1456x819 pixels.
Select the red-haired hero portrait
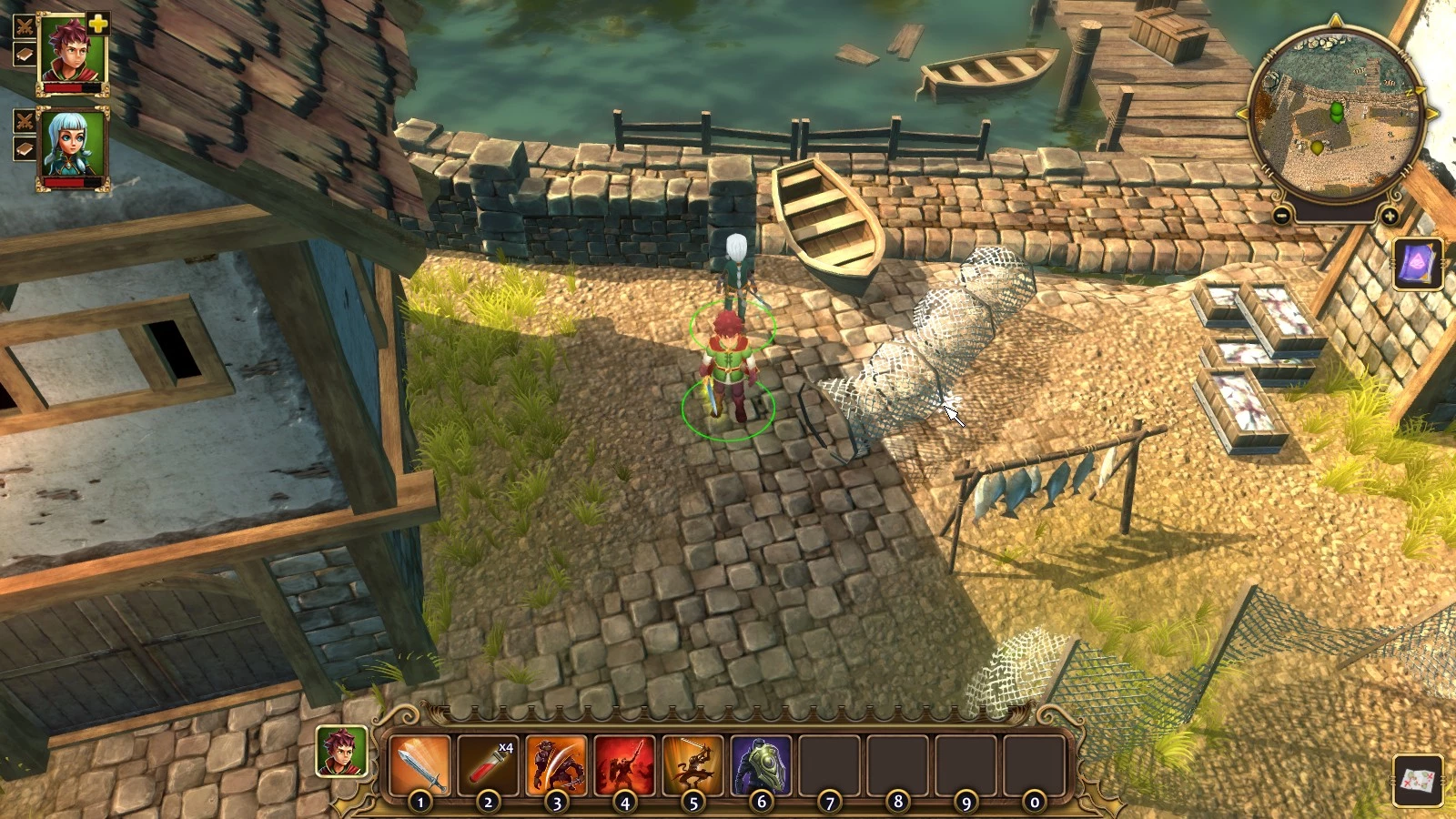73,50
